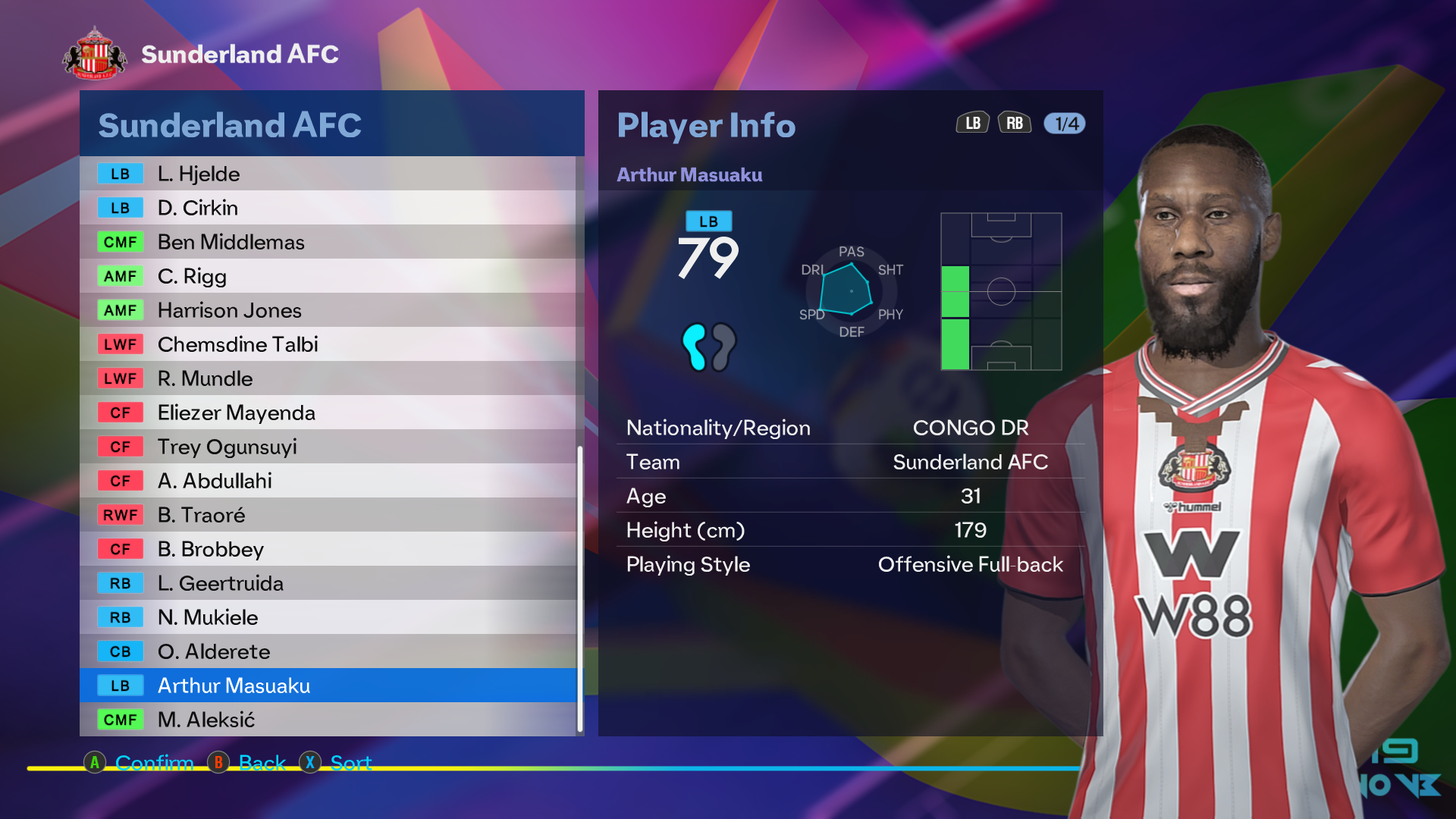Select L. Hjelde in the squad list
1456x819 pixels.
[x=328, y=174]
